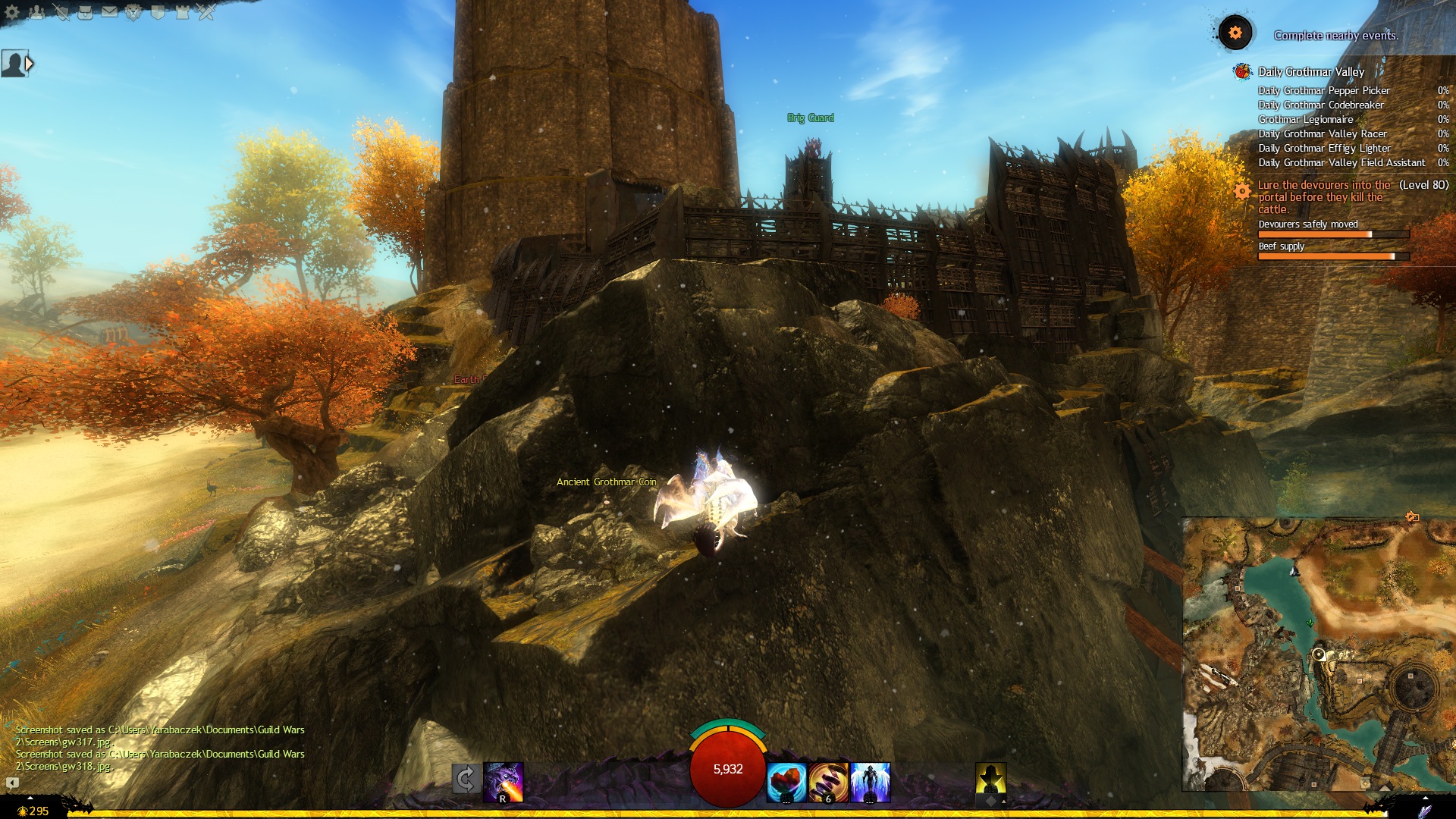This screenshot has width=1456, height=819.
Task: Open the PvP crossed swords icon
Action: [206, 12]
